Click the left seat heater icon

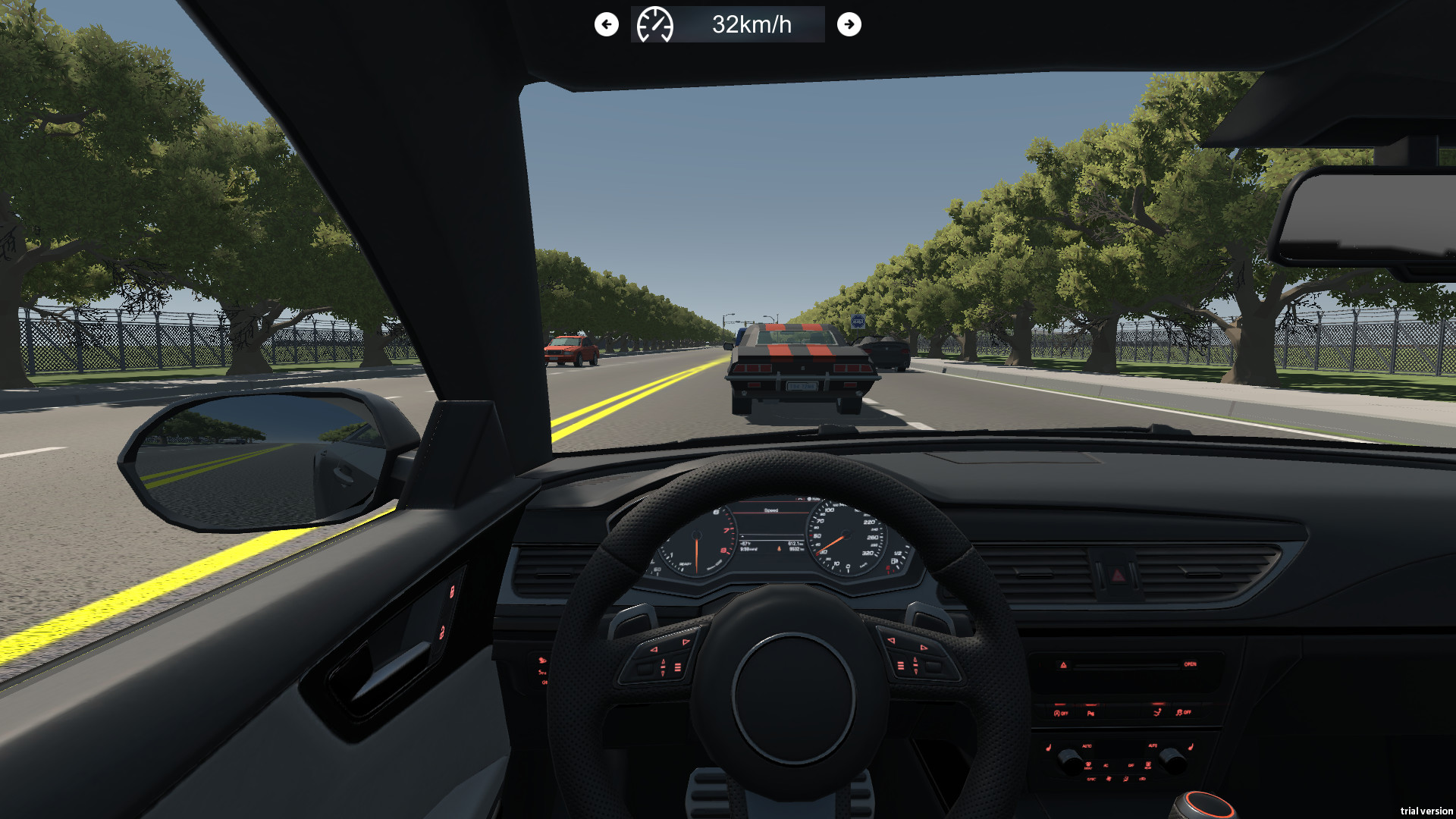pos(1049,747)
